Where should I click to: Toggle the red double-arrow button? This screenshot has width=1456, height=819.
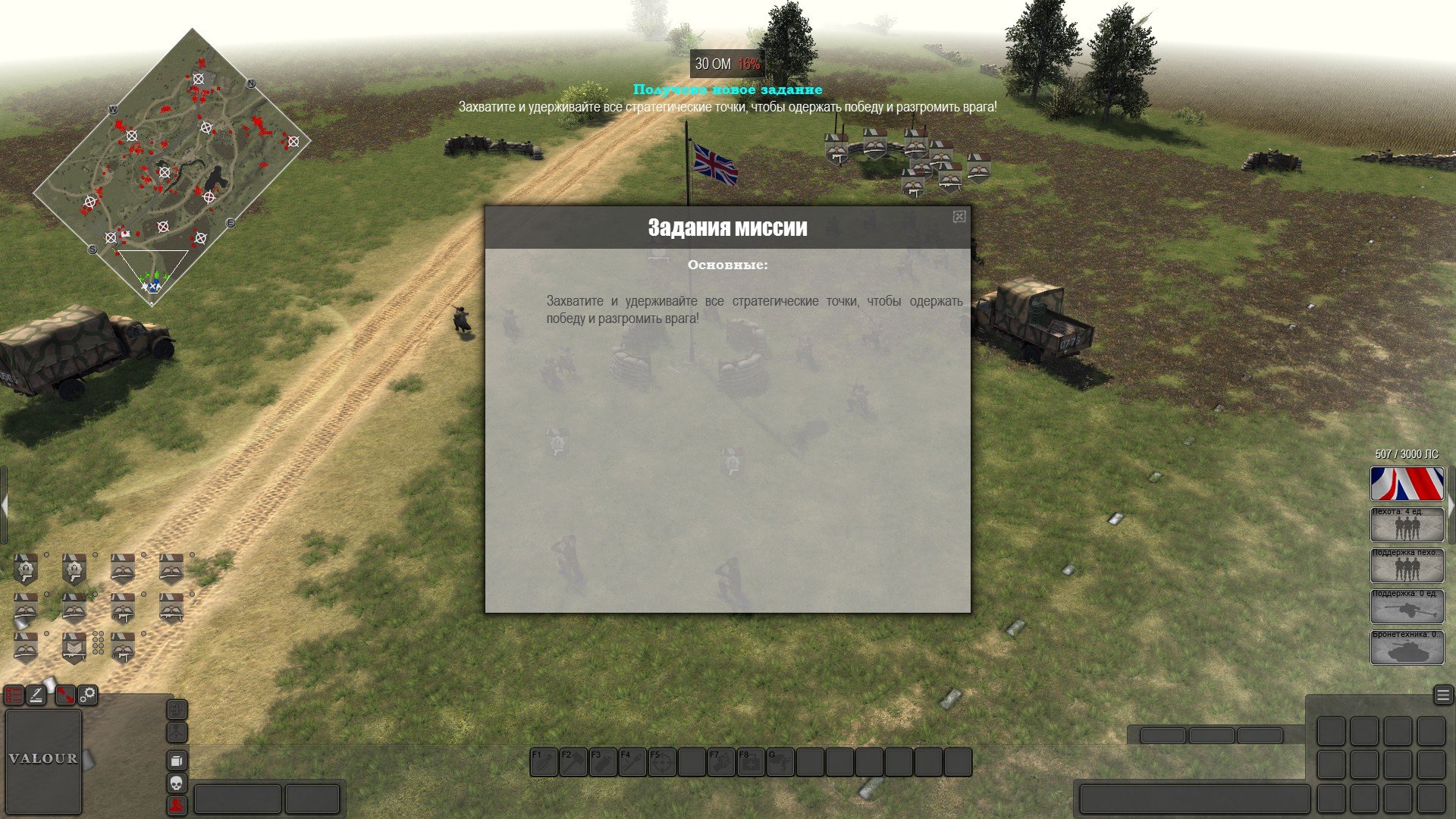click(x=64, y=695)
